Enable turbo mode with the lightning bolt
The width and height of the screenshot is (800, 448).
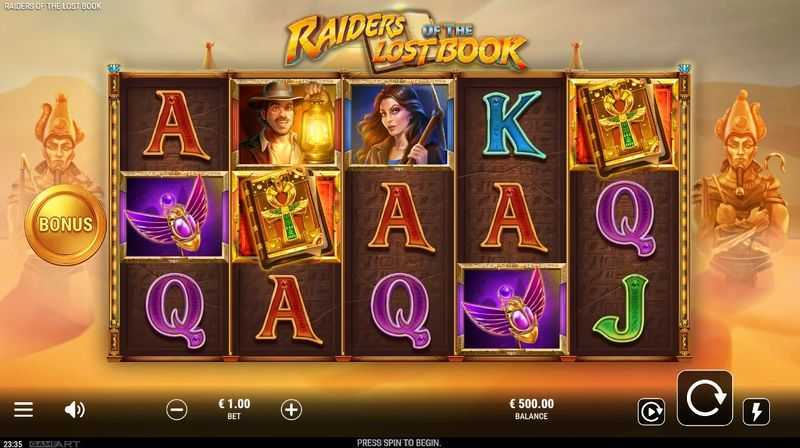(756, 411)
